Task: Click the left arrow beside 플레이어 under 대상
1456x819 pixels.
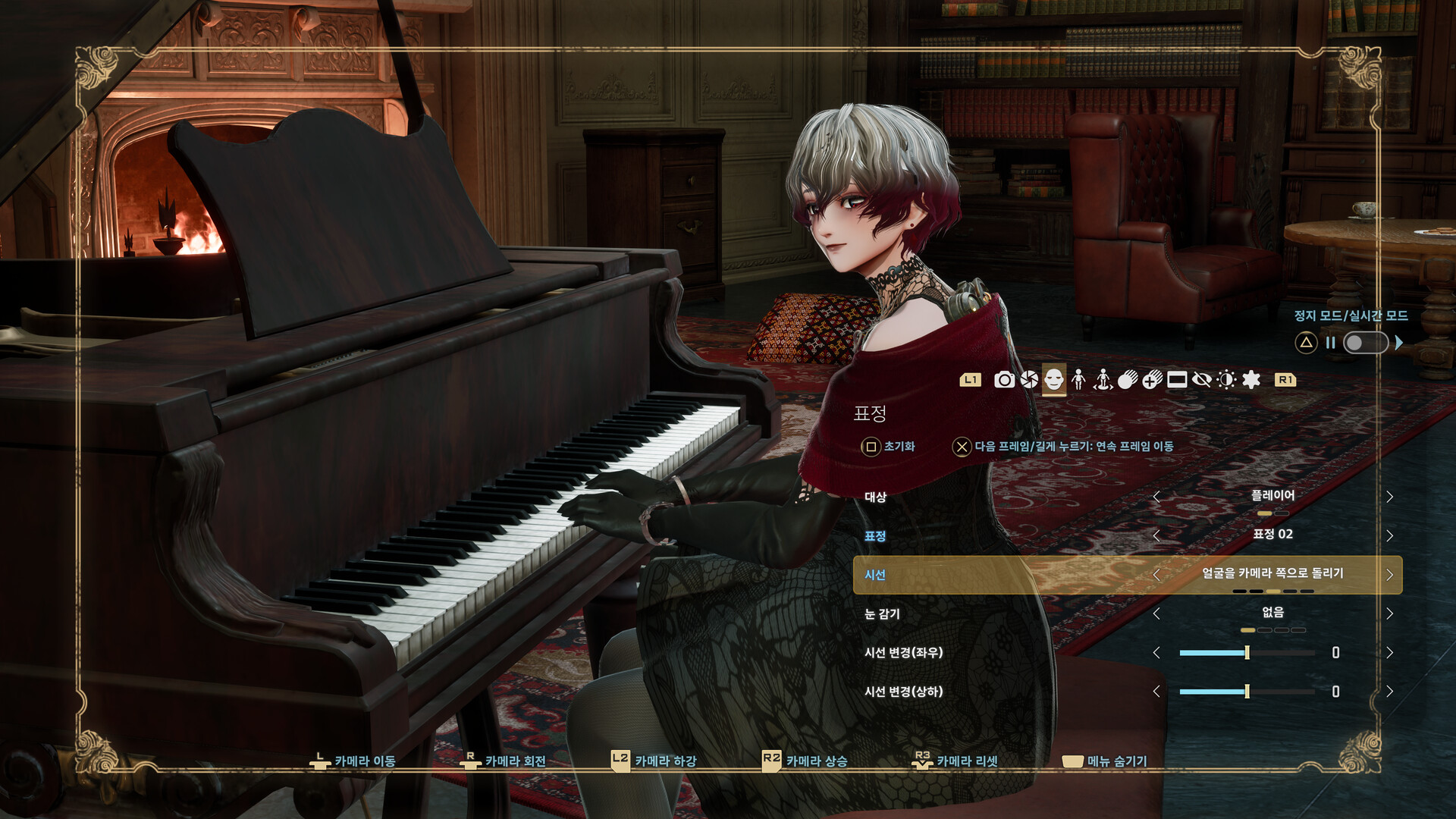Action: [x=1158, y=497]
